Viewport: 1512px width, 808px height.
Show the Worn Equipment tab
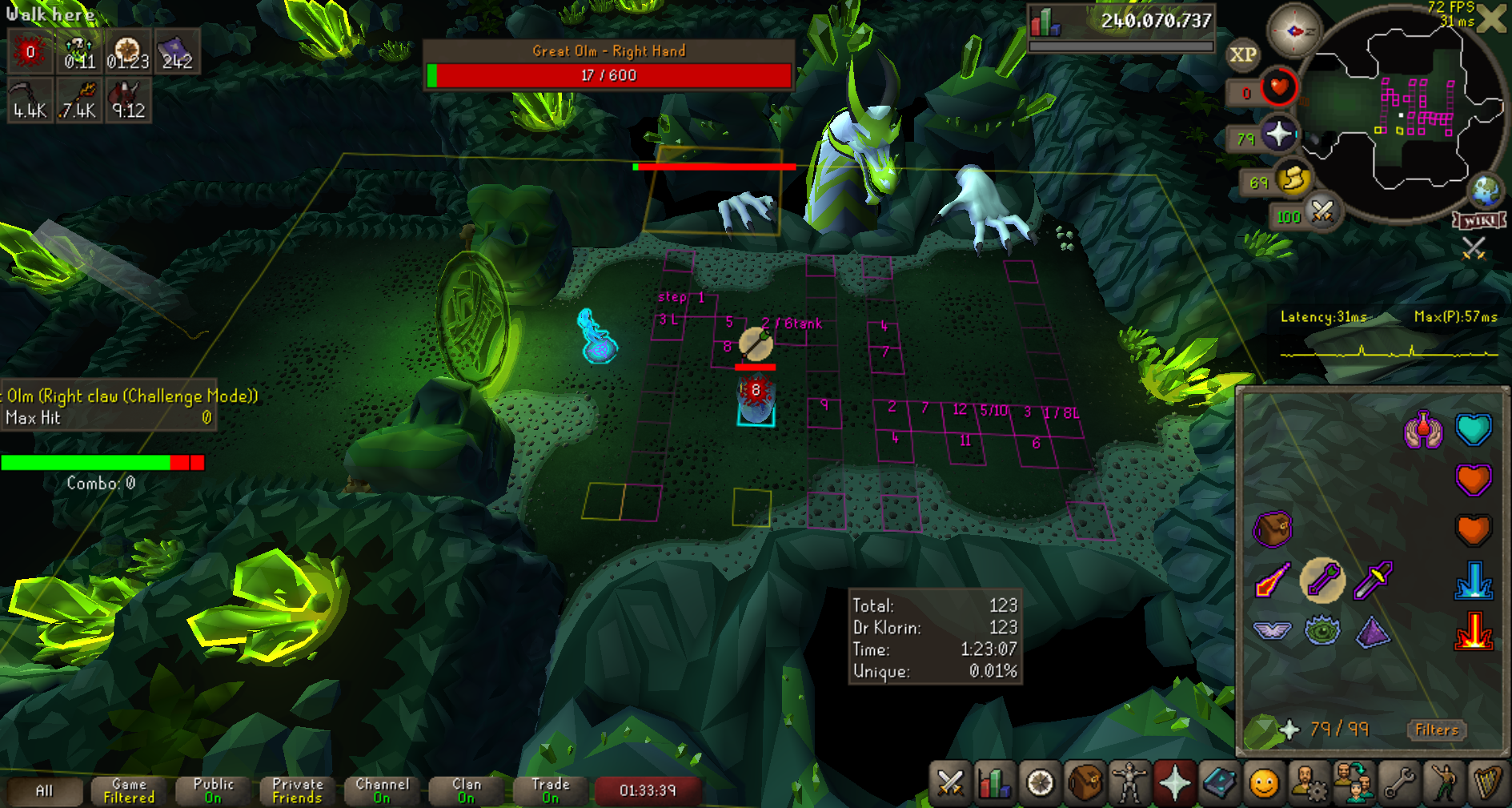1129,782
